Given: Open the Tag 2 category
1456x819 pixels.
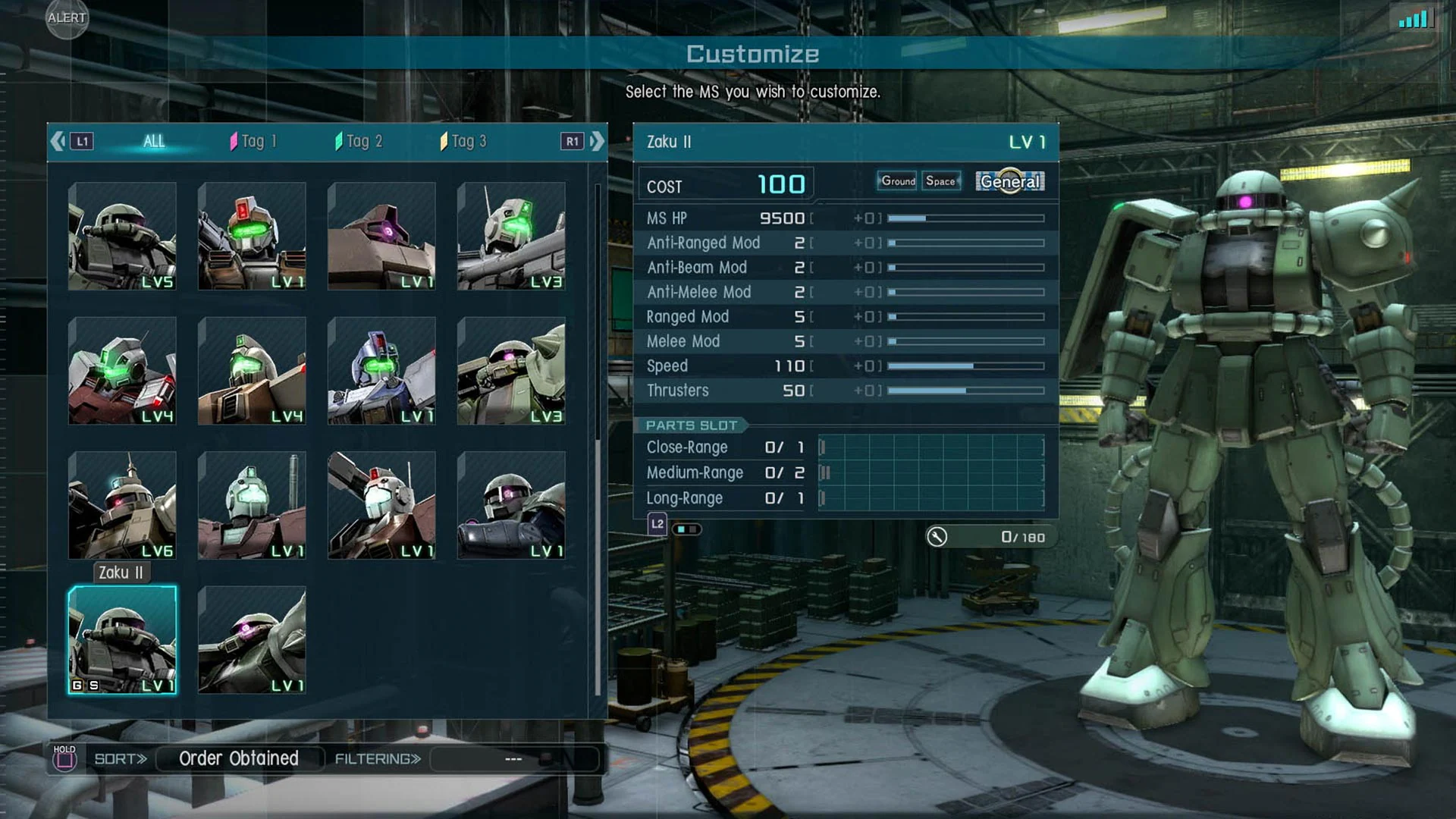Looking at the screenshot, I should [358, 141].
